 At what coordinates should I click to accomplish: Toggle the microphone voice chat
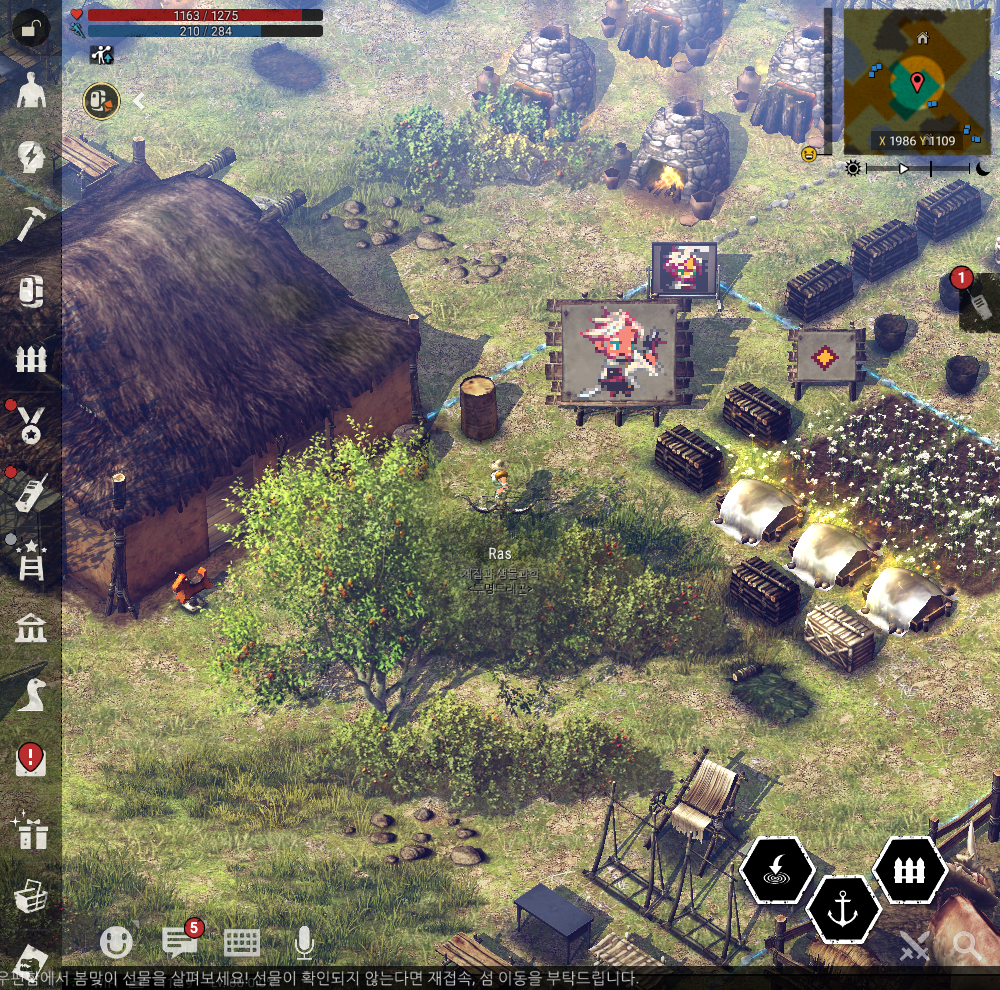point(304,941)
